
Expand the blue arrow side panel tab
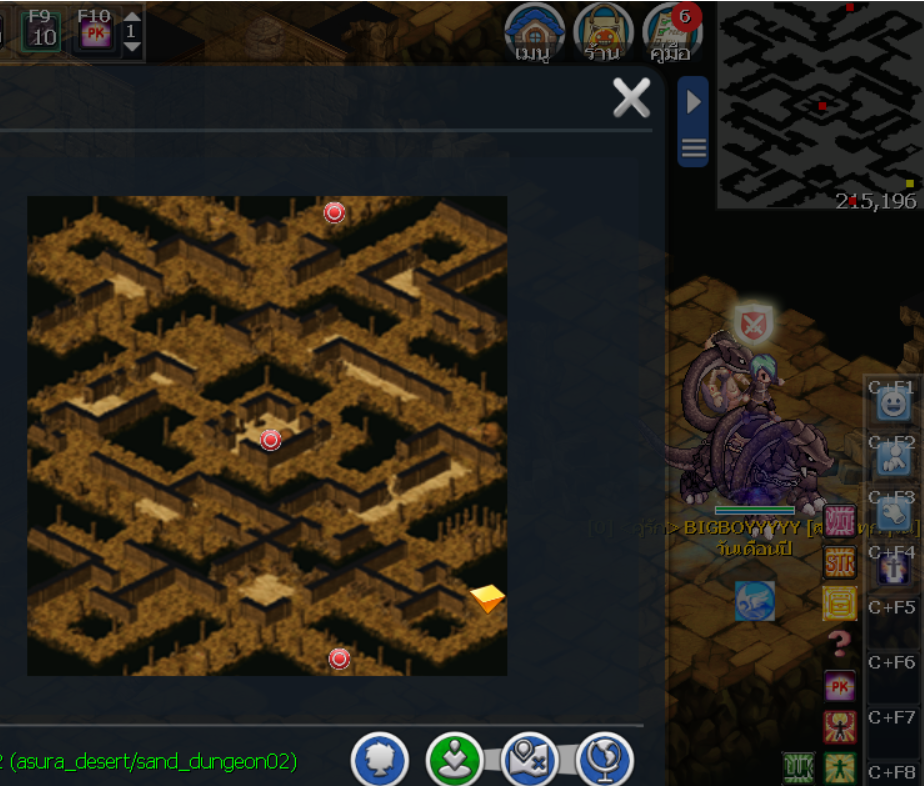693,101
